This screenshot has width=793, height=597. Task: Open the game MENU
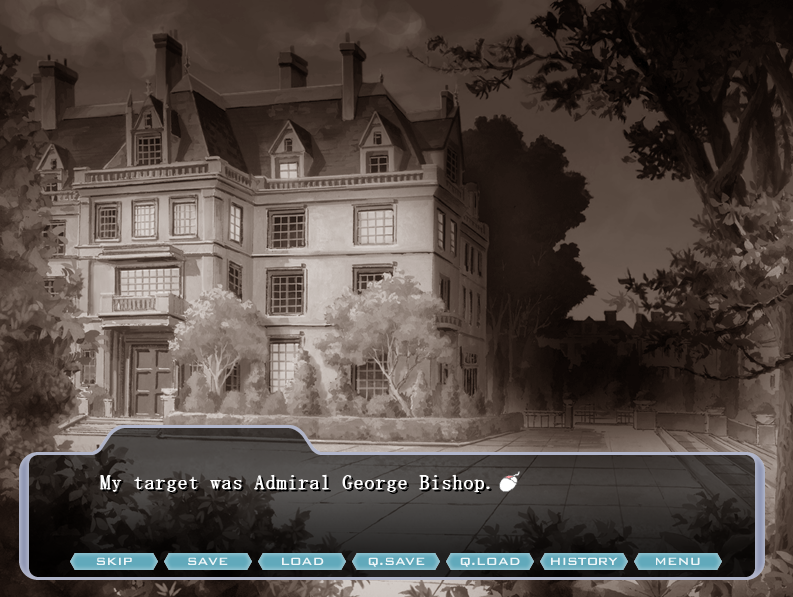coord(677,561)
